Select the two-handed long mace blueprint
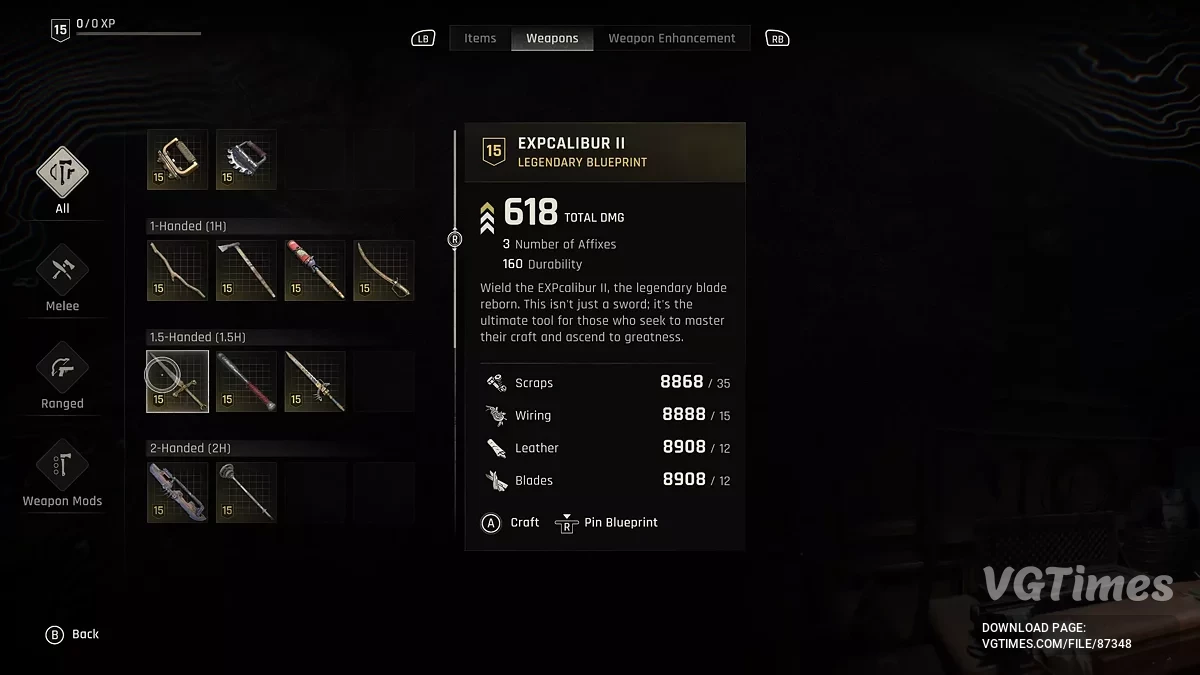This screenshot has height=675, width=1200. [x=246, y=492]
